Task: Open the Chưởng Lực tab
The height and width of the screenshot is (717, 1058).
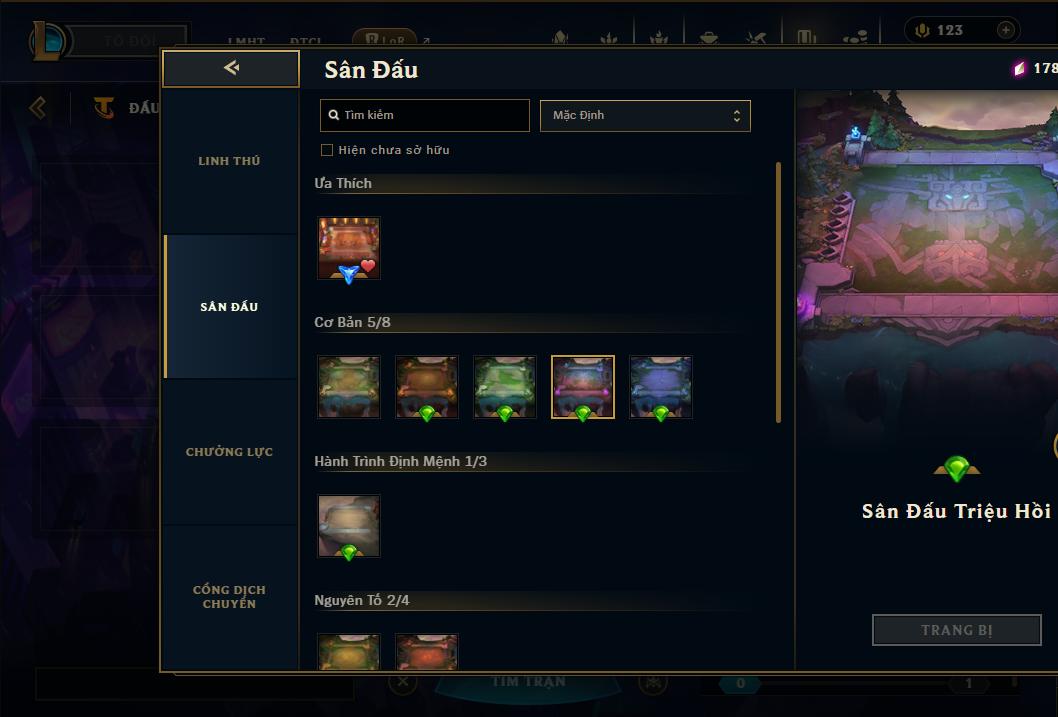Action: click(x=229, y=452)
